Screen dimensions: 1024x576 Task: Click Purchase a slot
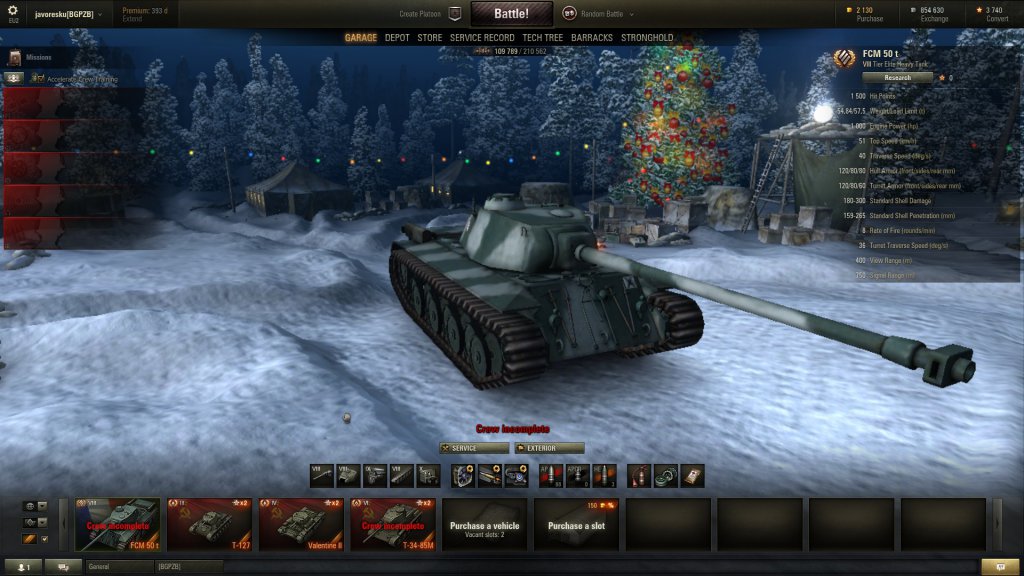[x=576, y=524]
